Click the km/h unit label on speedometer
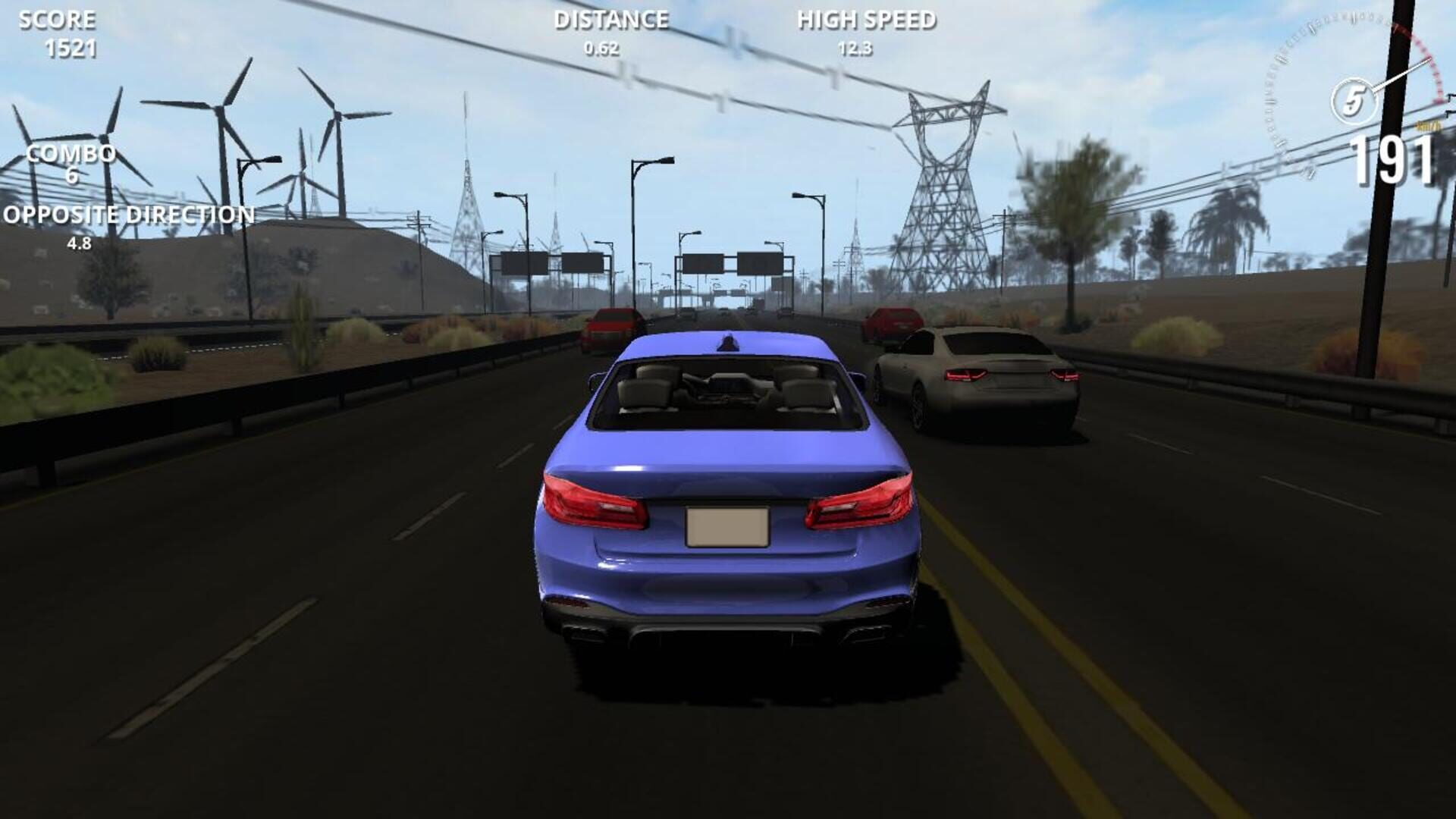Screen dimensions: 1456x819 click(1426, 127)
